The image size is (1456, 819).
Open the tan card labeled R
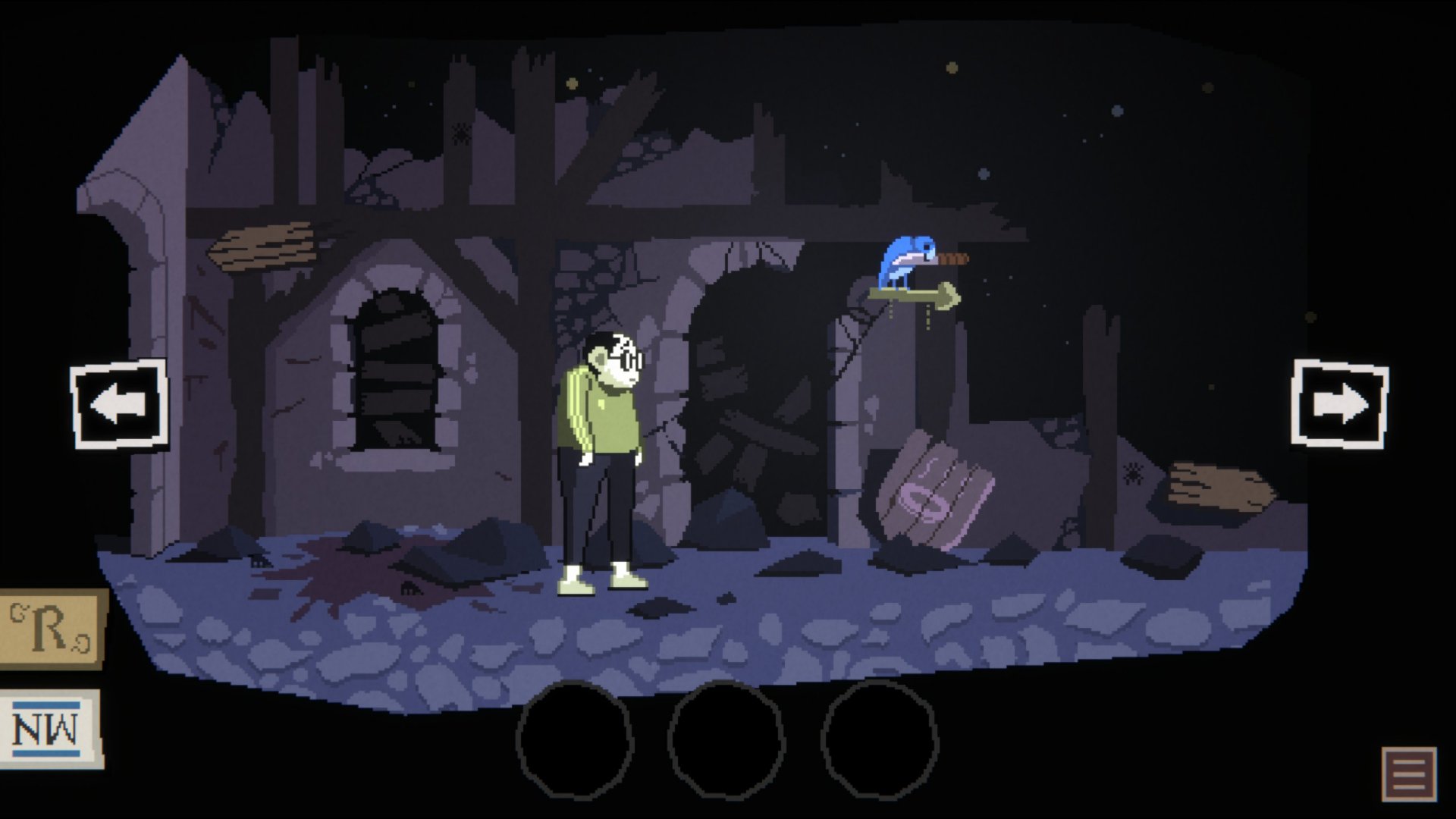pyautogui.click(x=52, y=629)
